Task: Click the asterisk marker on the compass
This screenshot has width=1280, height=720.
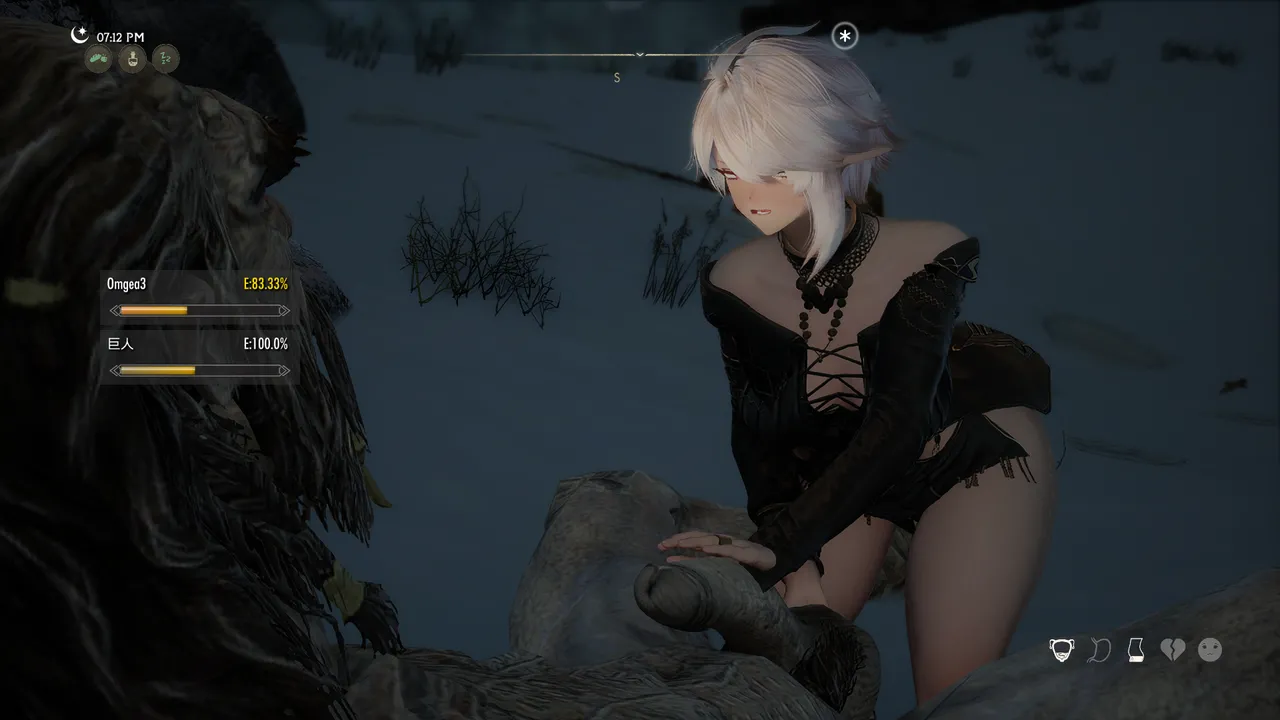Action: (x=845, y=37)
